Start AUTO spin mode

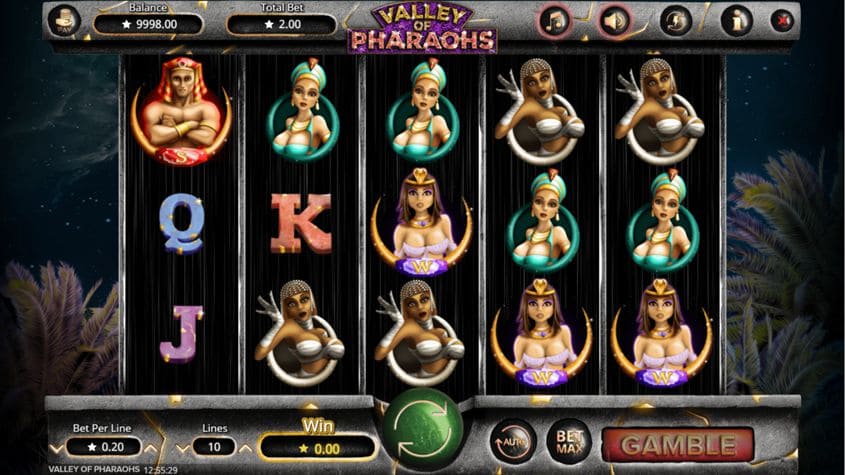(513, 441)
